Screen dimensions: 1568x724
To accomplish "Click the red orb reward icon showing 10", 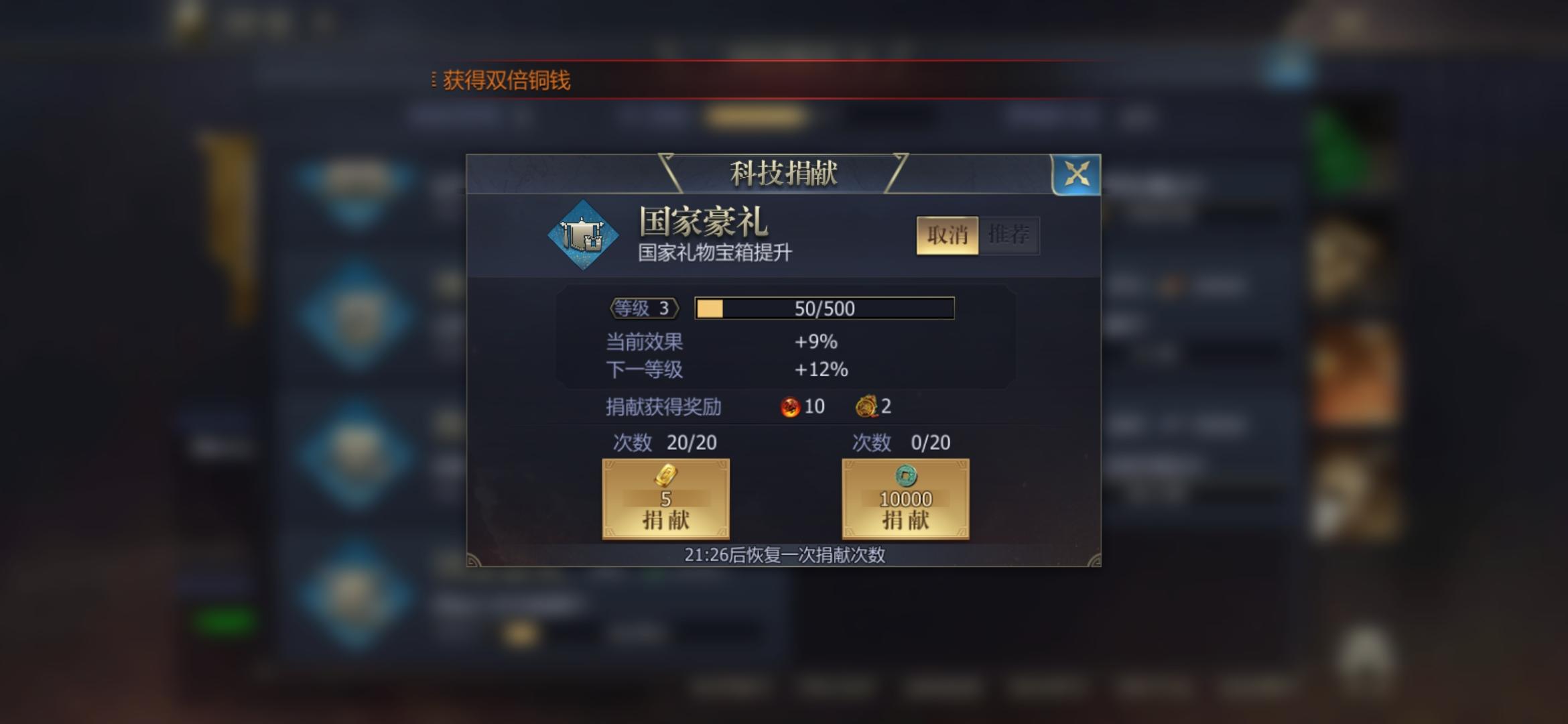I will click(x=789, y=406).
